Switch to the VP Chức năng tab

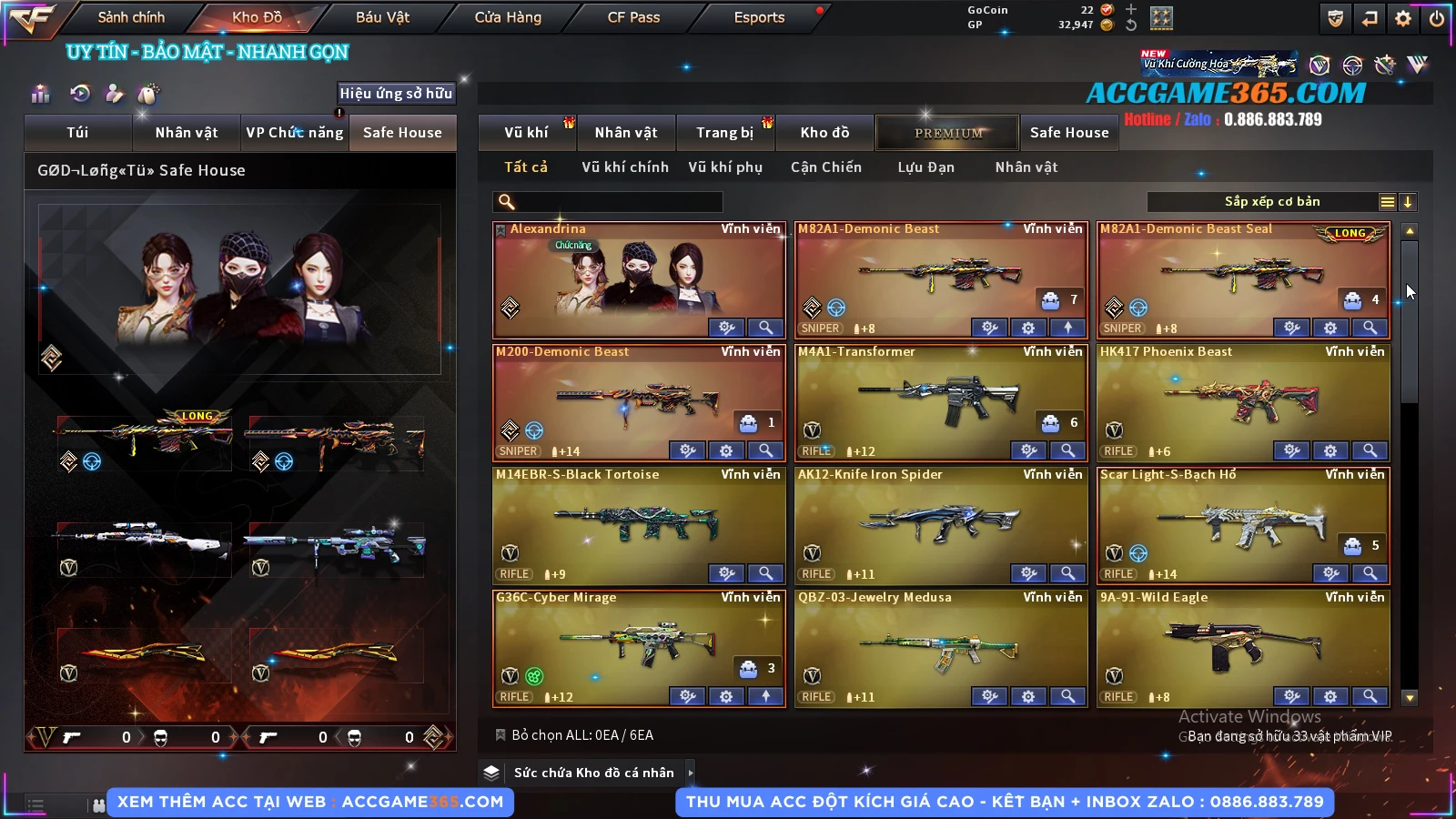[x=295, y=133]
